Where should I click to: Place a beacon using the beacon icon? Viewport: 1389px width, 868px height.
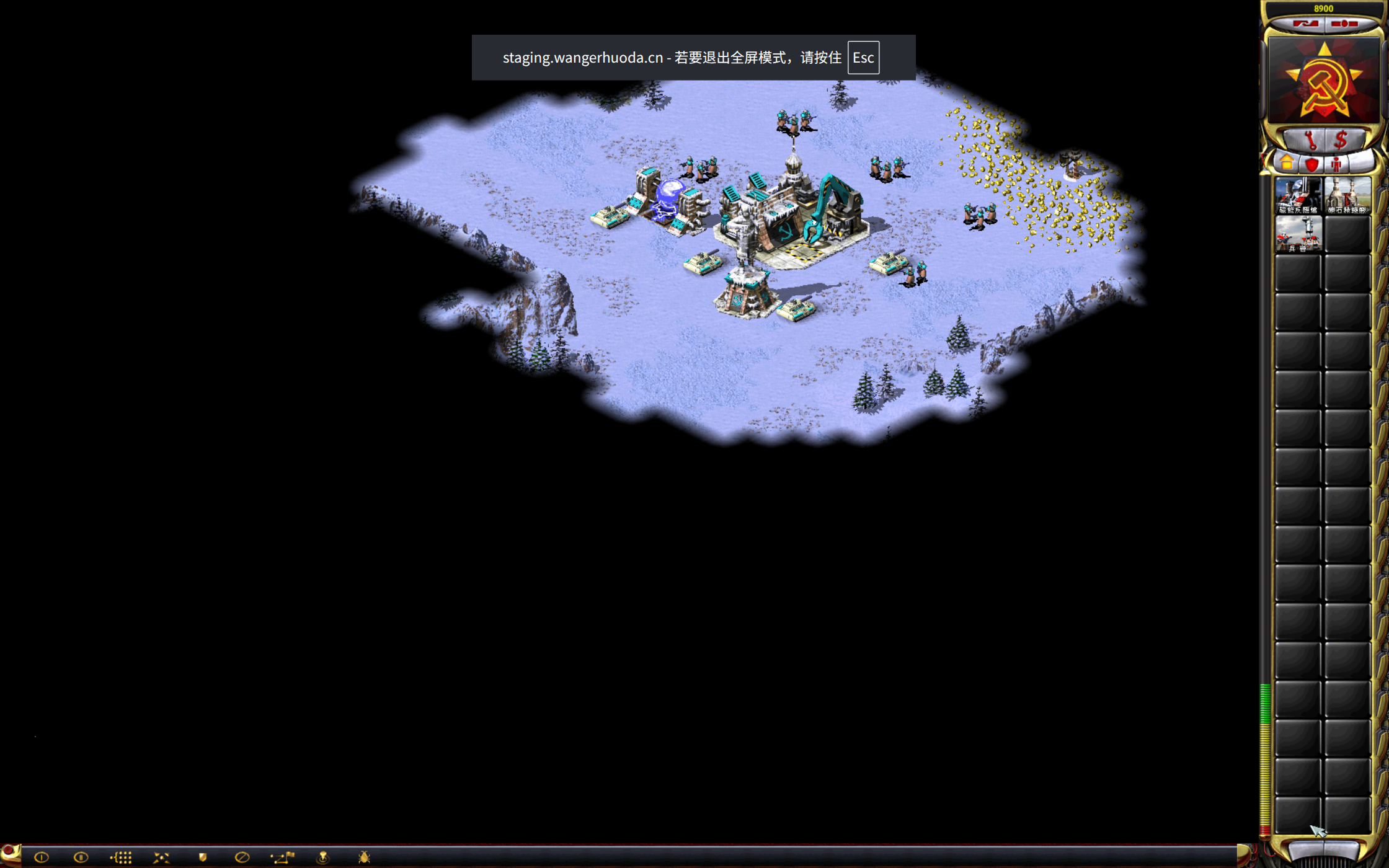pyautogui.click(x=323, y=857)
